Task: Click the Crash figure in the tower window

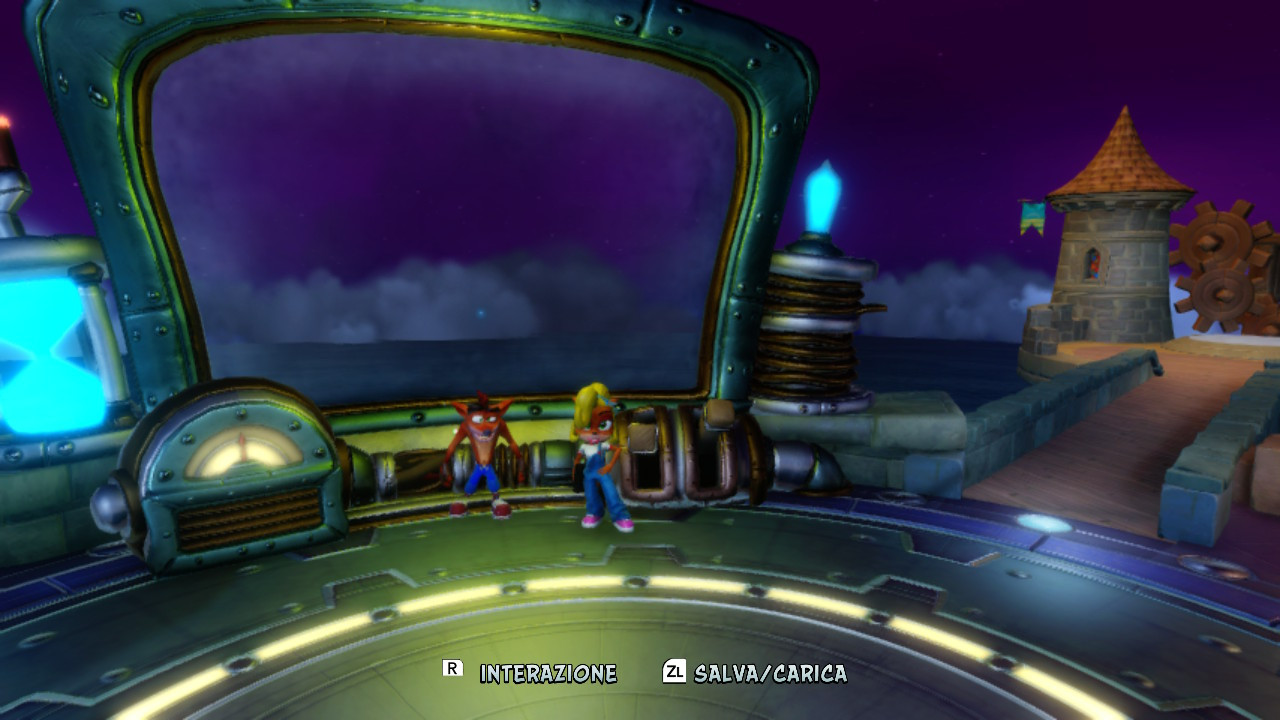Action: tap(1094, 262)
